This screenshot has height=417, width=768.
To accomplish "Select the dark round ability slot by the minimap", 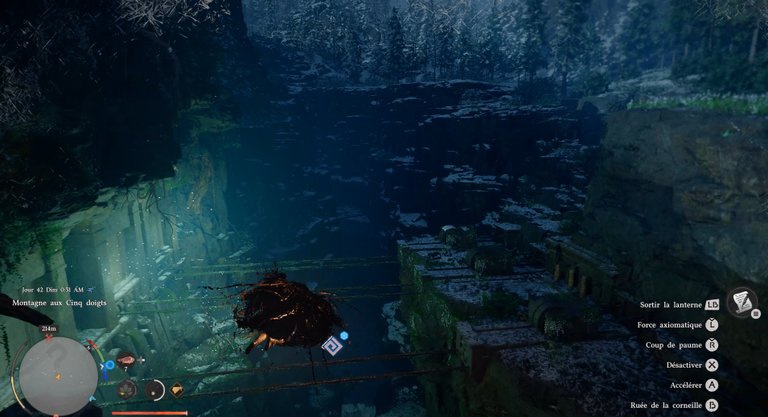I will (127, 389).
